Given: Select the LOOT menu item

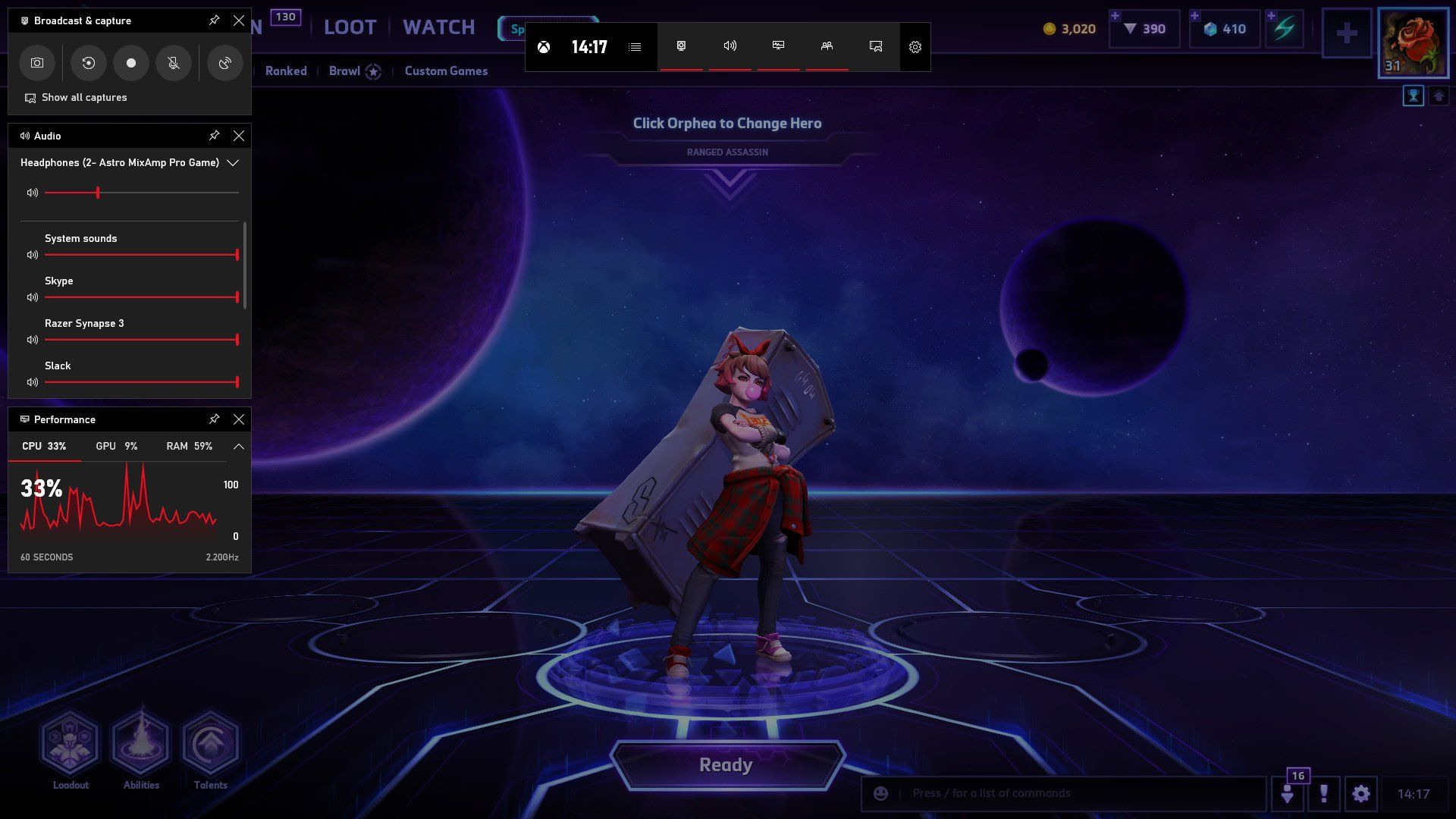Looking at the screenshot, I should coord(350,27).
